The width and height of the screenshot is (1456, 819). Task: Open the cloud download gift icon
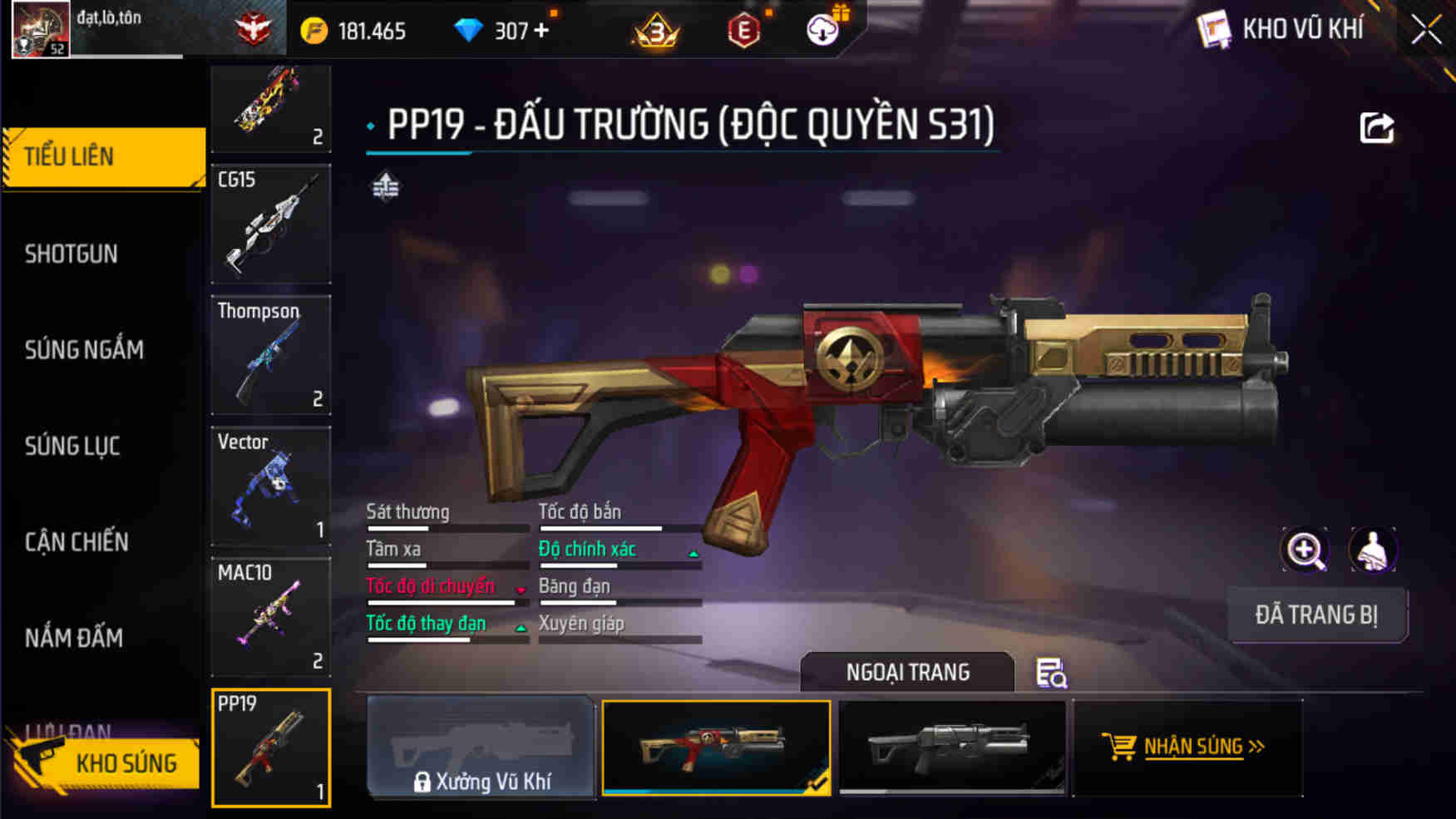(x=822, y=30)
